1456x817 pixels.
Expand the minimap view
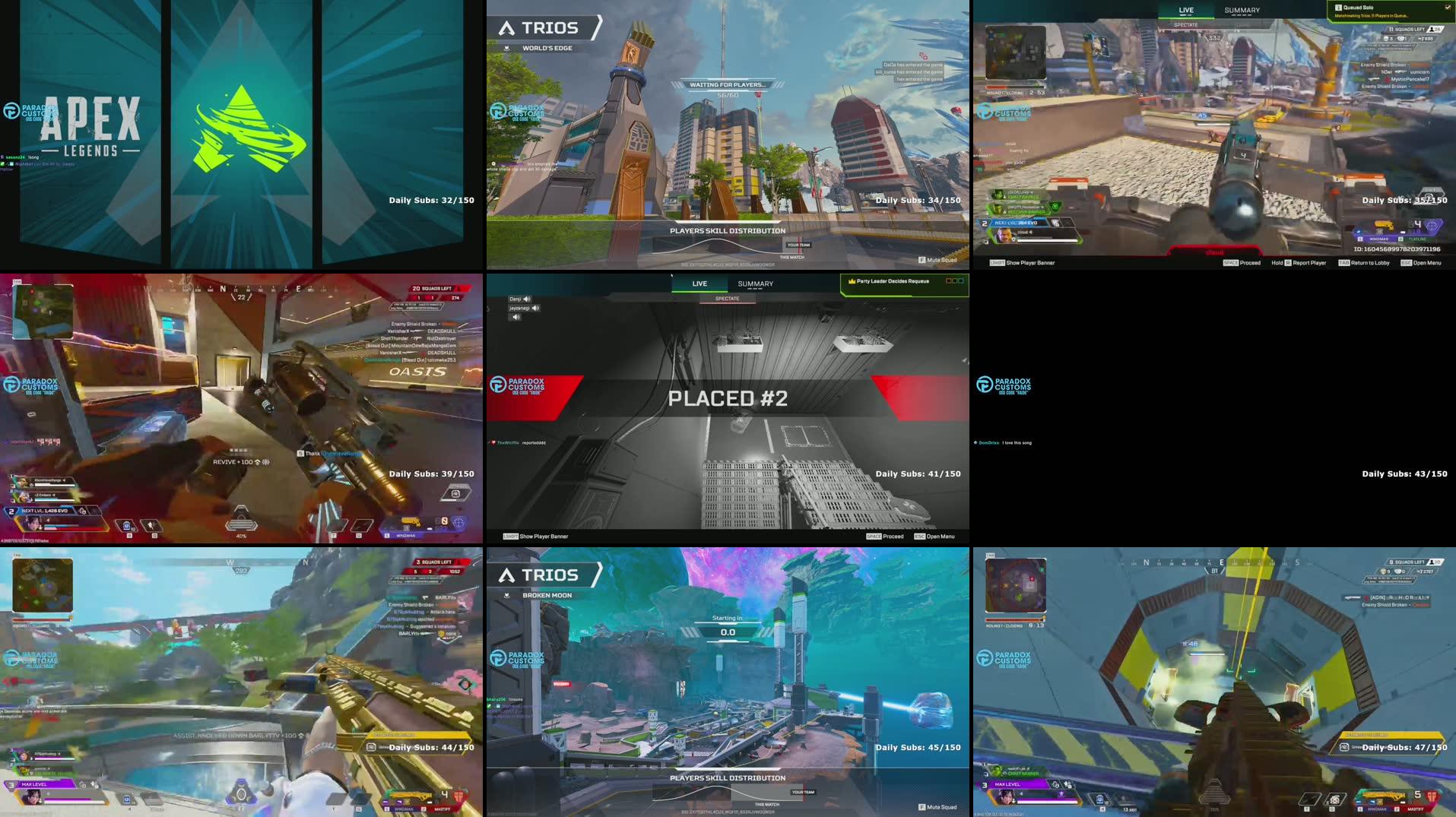point(42,312)
